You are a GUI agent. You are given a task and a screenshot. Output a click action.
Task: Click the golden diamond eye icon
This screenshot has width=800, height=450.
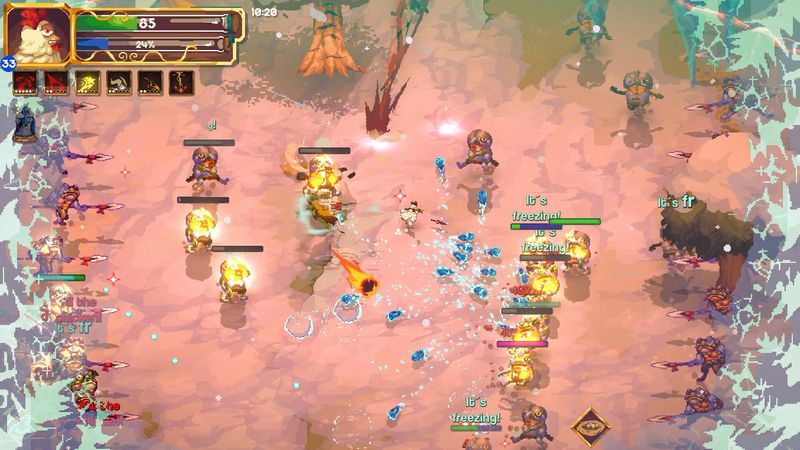592,427
